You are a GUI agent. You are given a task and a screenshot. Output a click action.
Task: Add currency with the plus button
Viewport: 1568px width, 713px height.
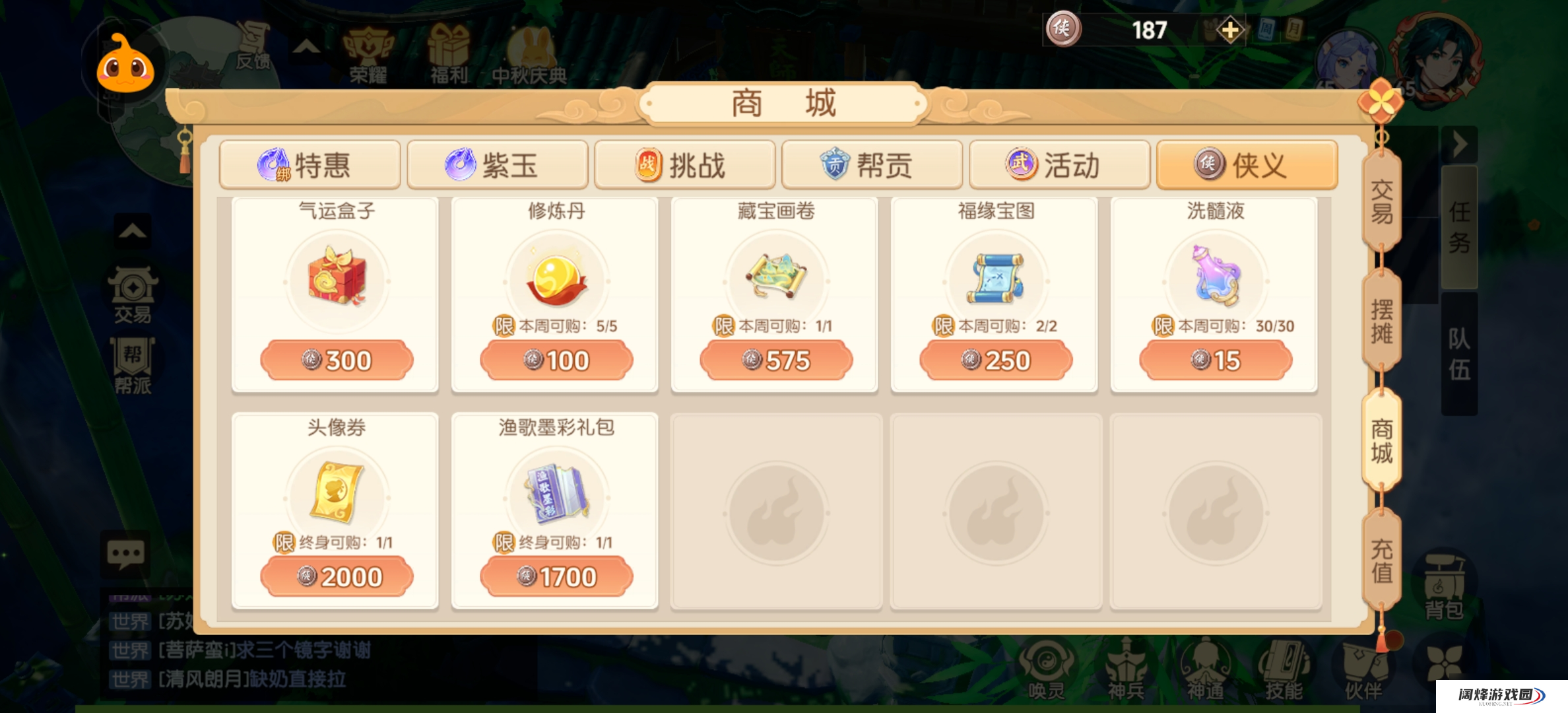pos(1229,30)
